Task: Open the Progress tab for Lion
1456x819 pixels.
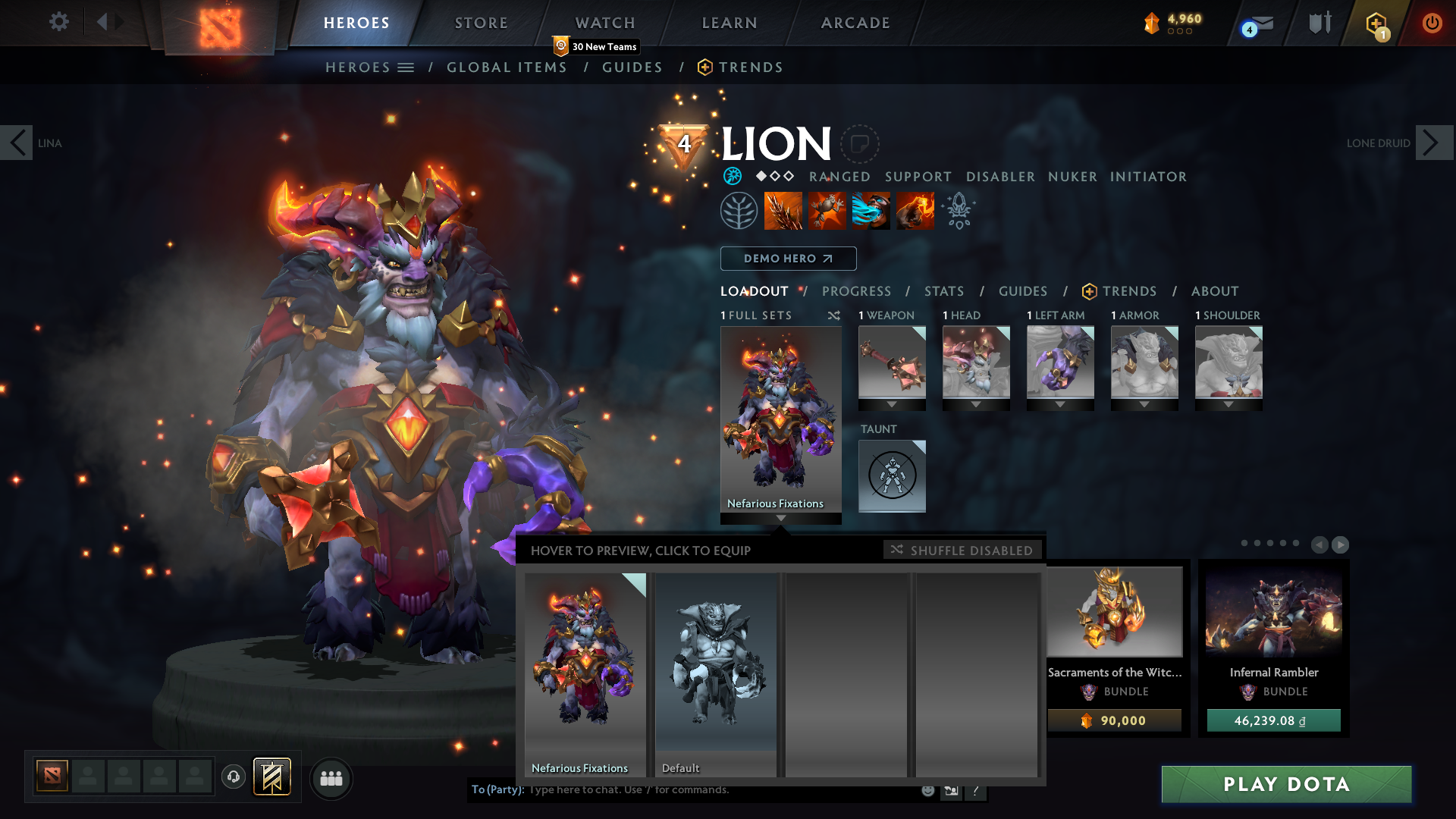Action: [x=857, y=291]
